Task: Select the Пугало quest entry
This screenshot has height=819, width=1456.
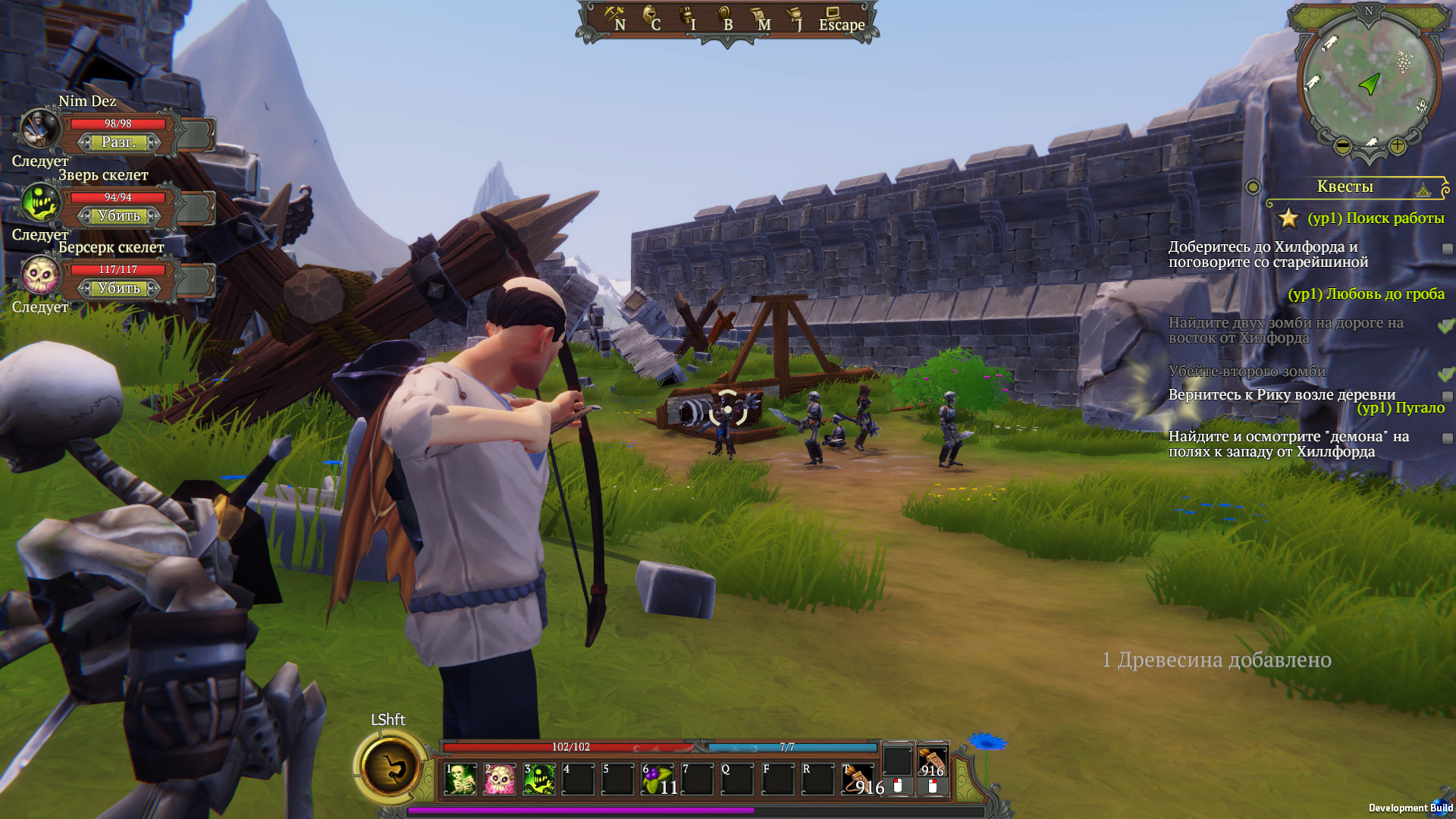Action: [x=1401, y=408]
